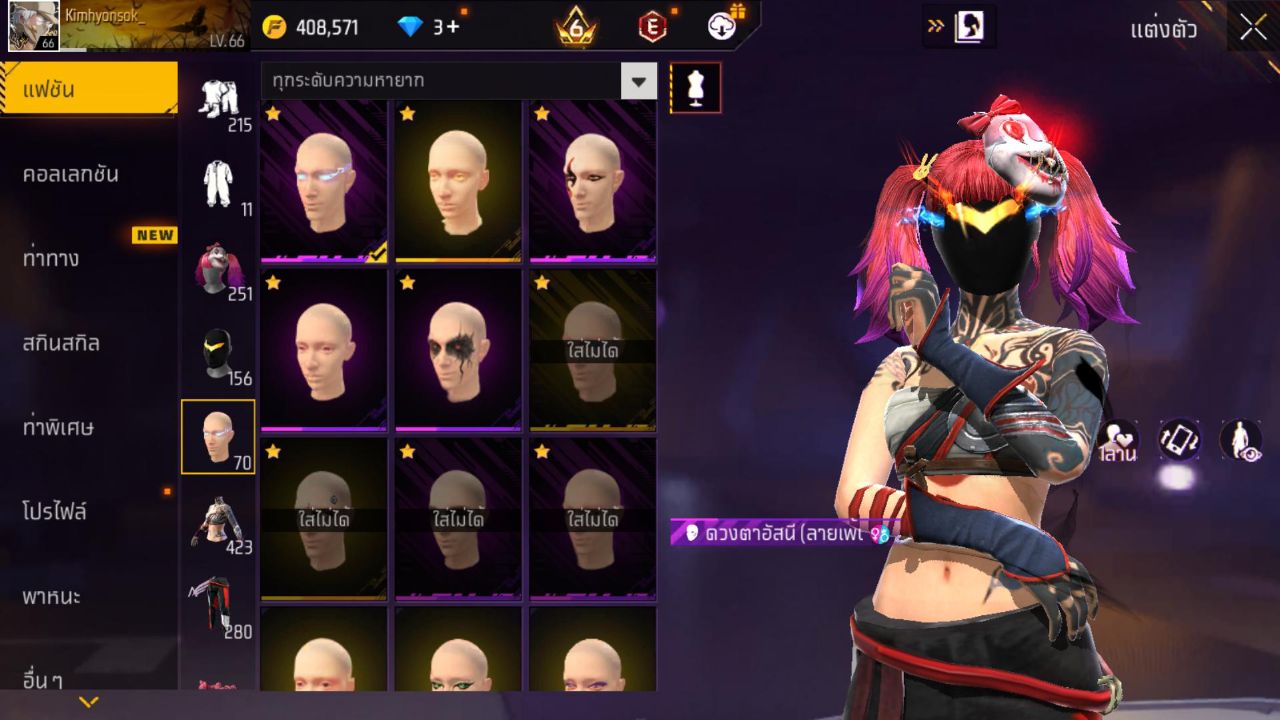The image size is (1280, 720).
Task: Toggle the character visibility eye icon
Action: coord(1240,440)
